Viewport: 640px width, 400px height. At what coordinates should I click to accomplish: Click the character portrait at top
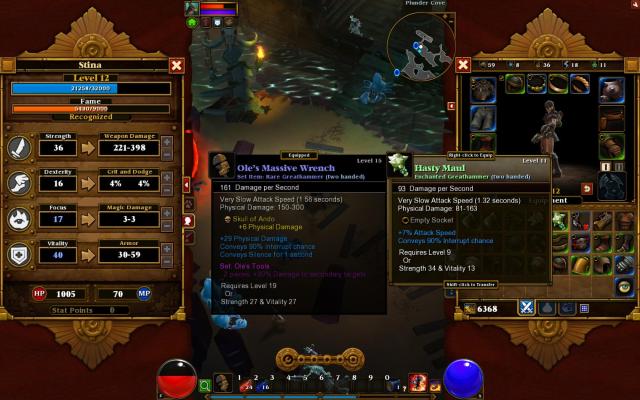pos(191,9)
